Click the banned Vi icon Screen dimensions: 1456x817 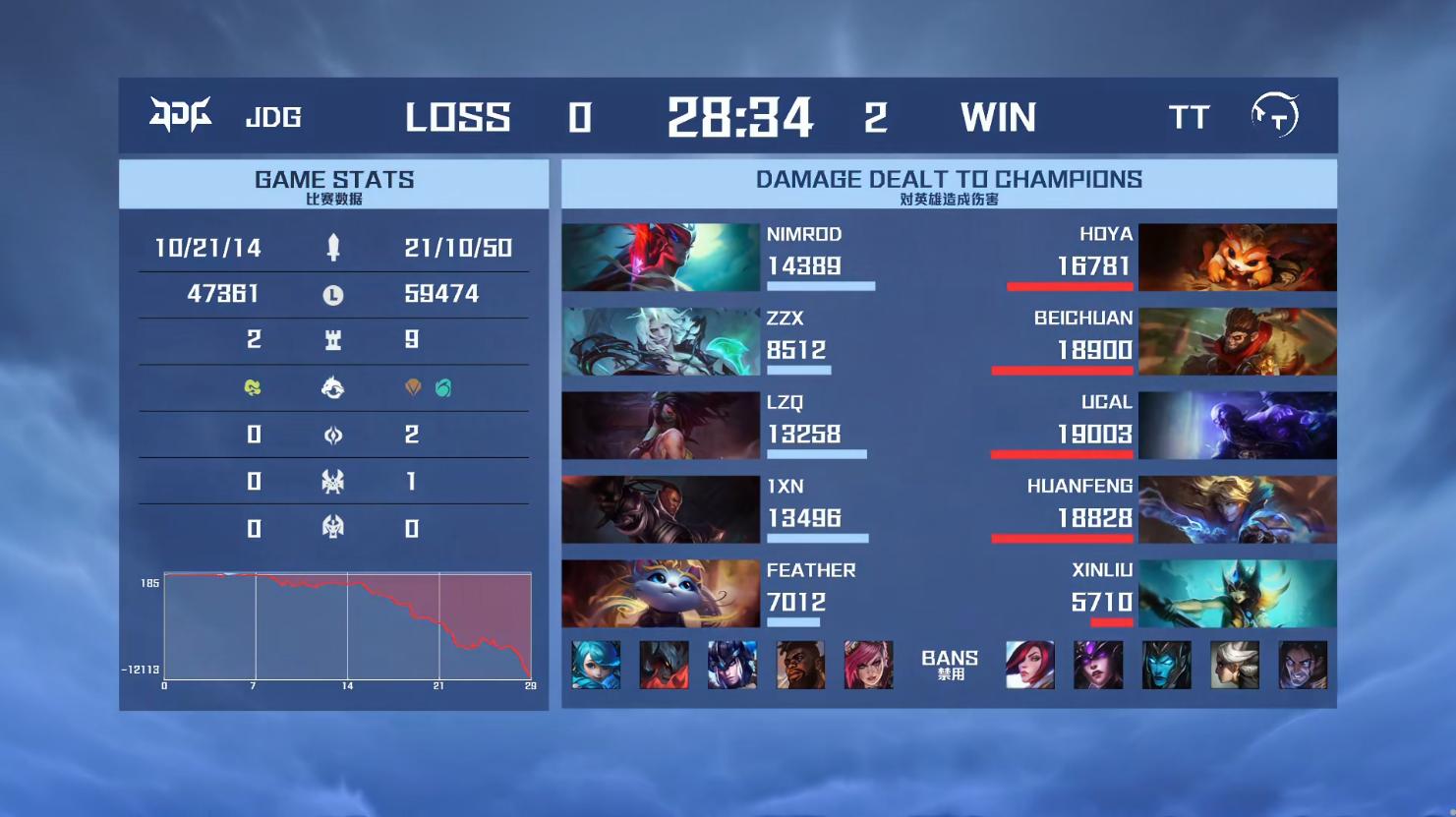868,665
